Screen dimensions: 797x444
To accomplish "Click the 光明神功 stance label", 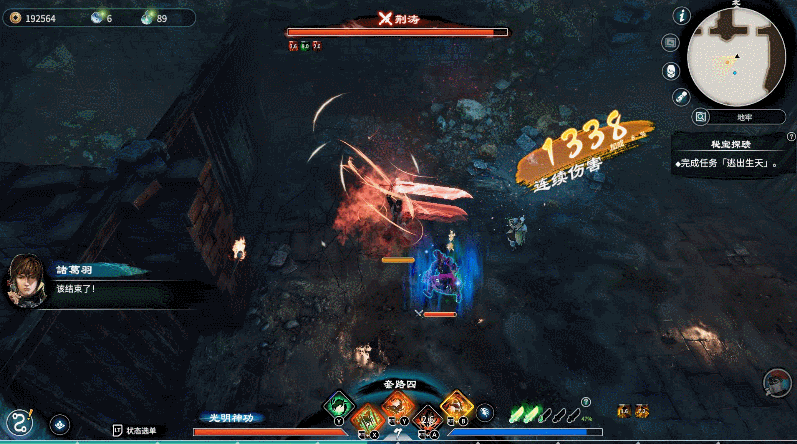I will coord(232,417).
